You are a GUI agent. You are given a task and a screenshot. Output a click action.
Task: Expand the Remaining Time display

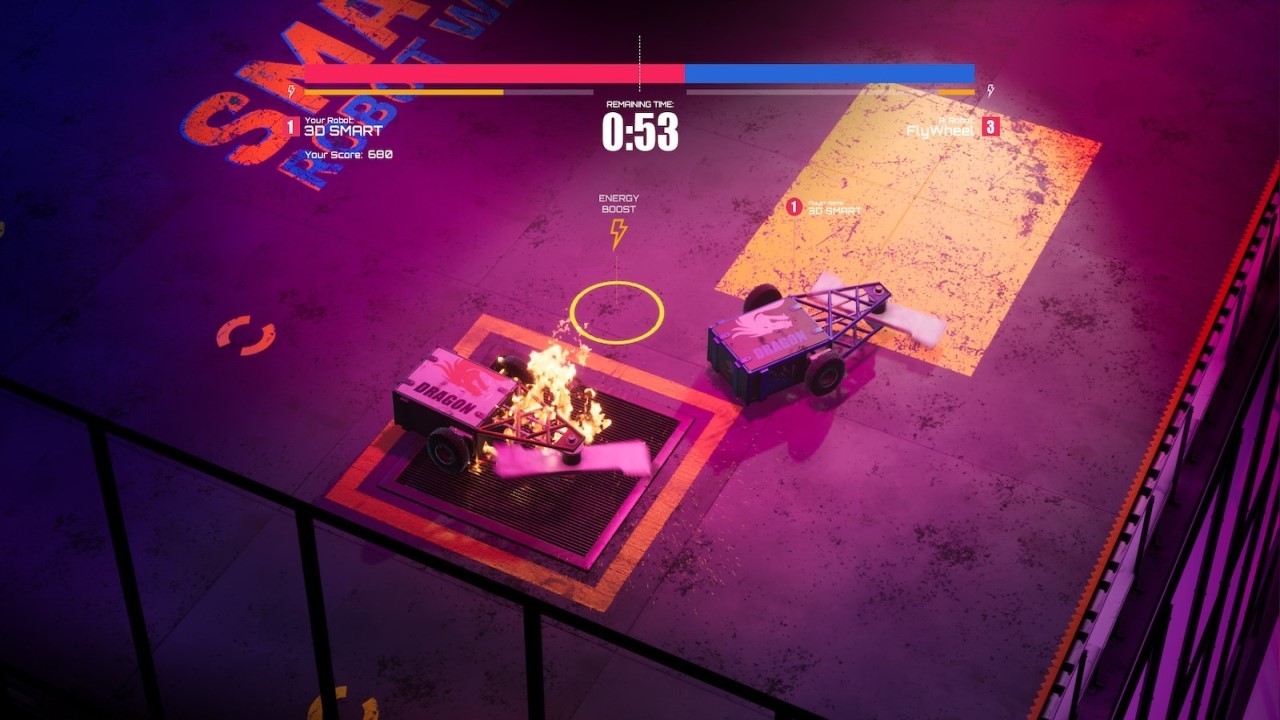640,124
